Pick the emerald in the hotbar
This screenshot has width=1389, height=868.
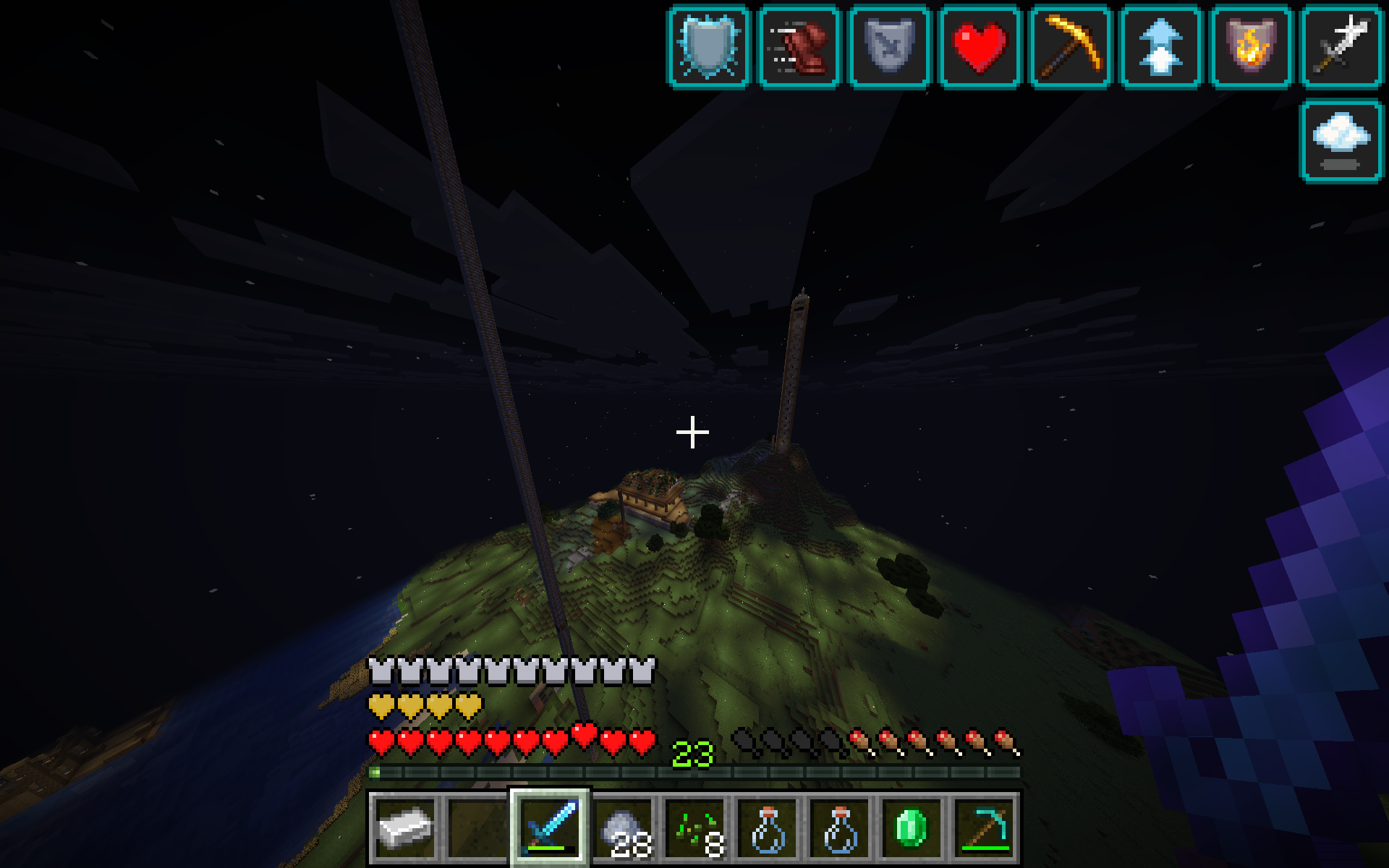coord(912,828)
